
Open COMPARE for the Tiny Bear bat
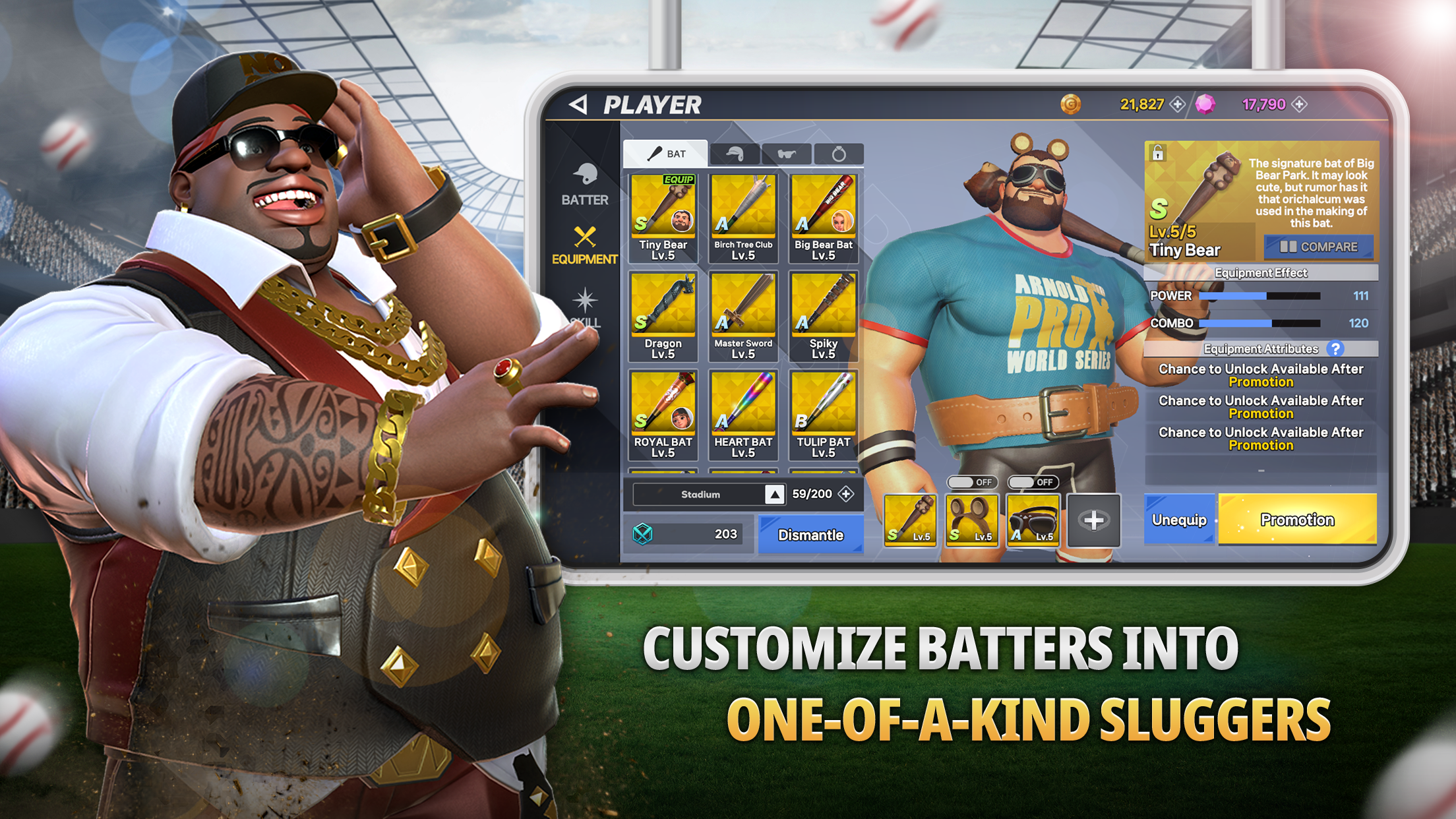click(x=1318, y=247)
